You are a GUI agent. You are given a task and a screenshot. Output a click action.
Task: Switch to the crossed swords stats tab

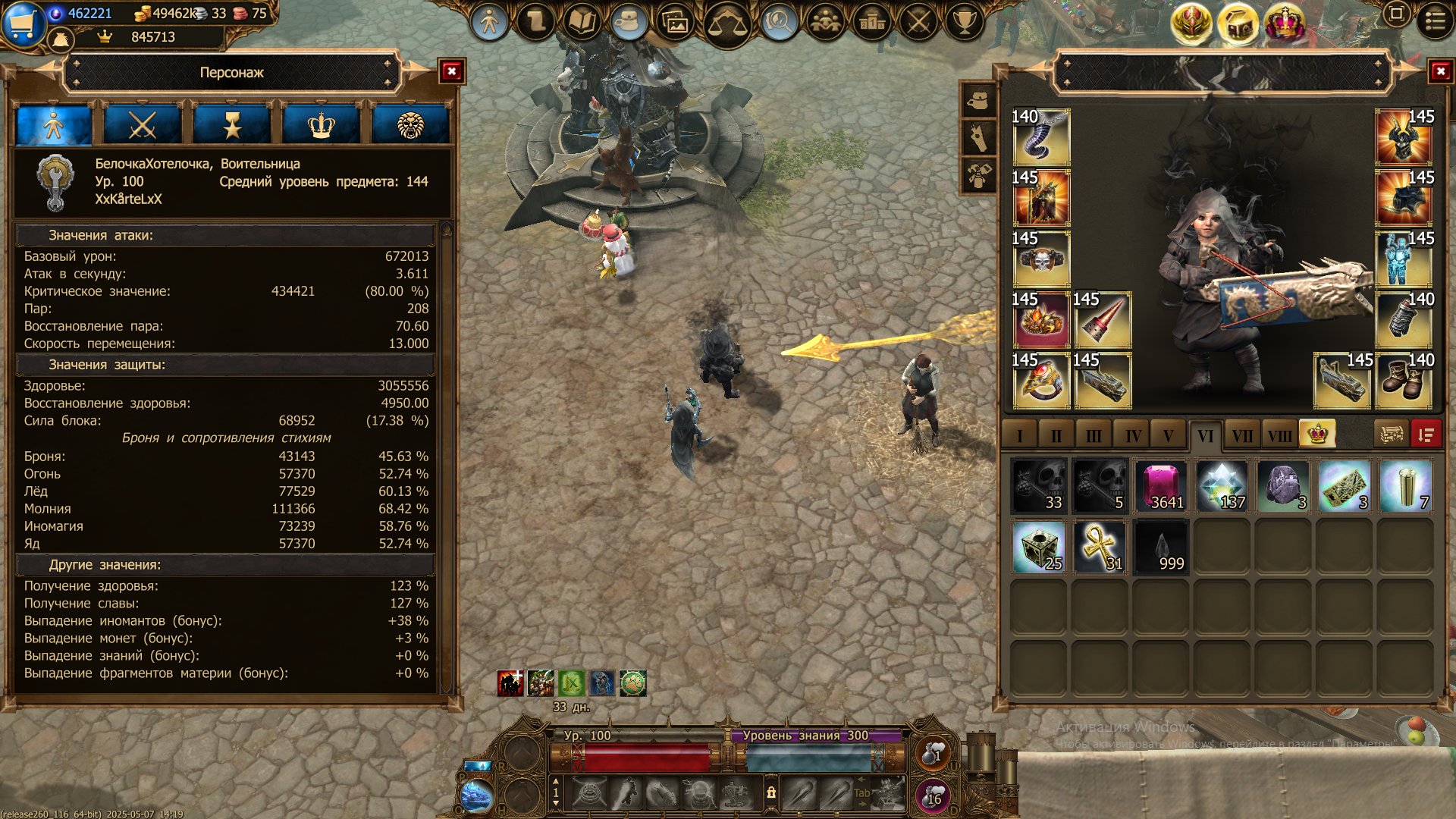[x=143, y=125]
